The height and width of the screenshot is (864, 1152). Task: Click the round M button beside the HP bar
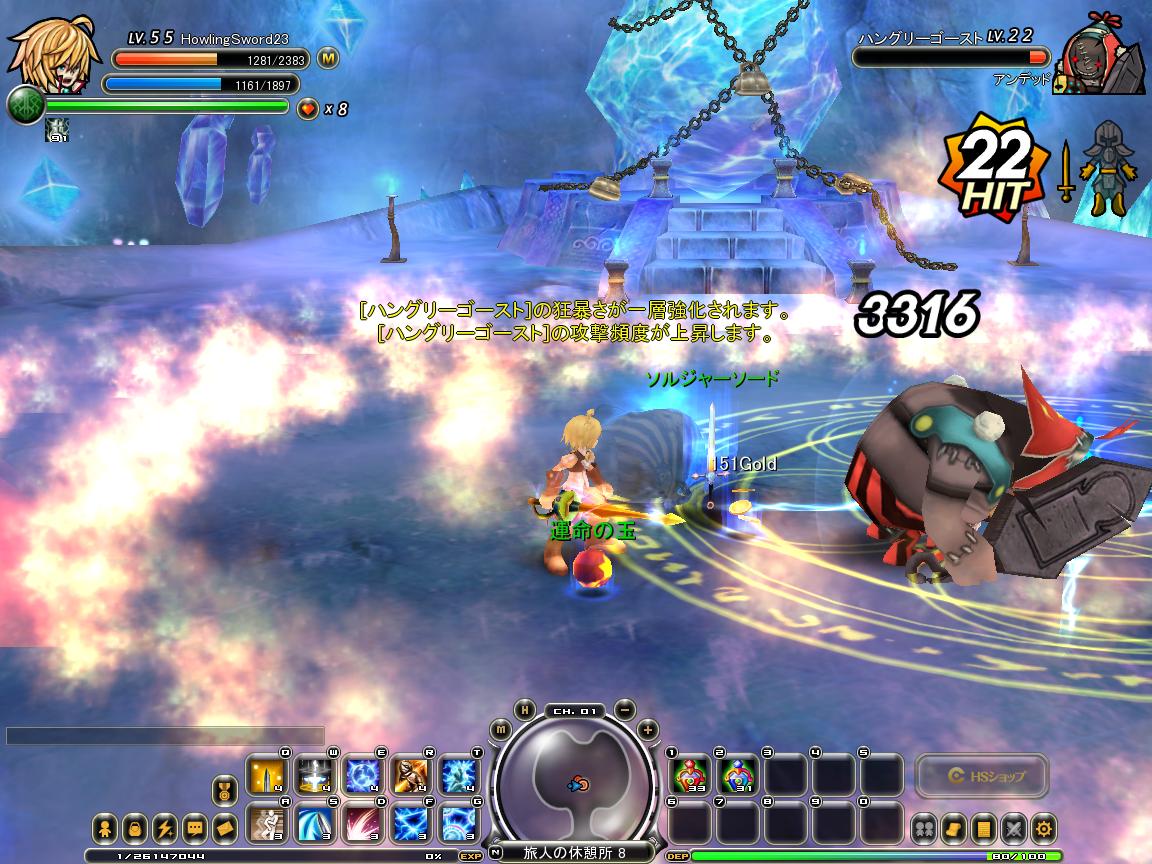(x=329, y=59)
